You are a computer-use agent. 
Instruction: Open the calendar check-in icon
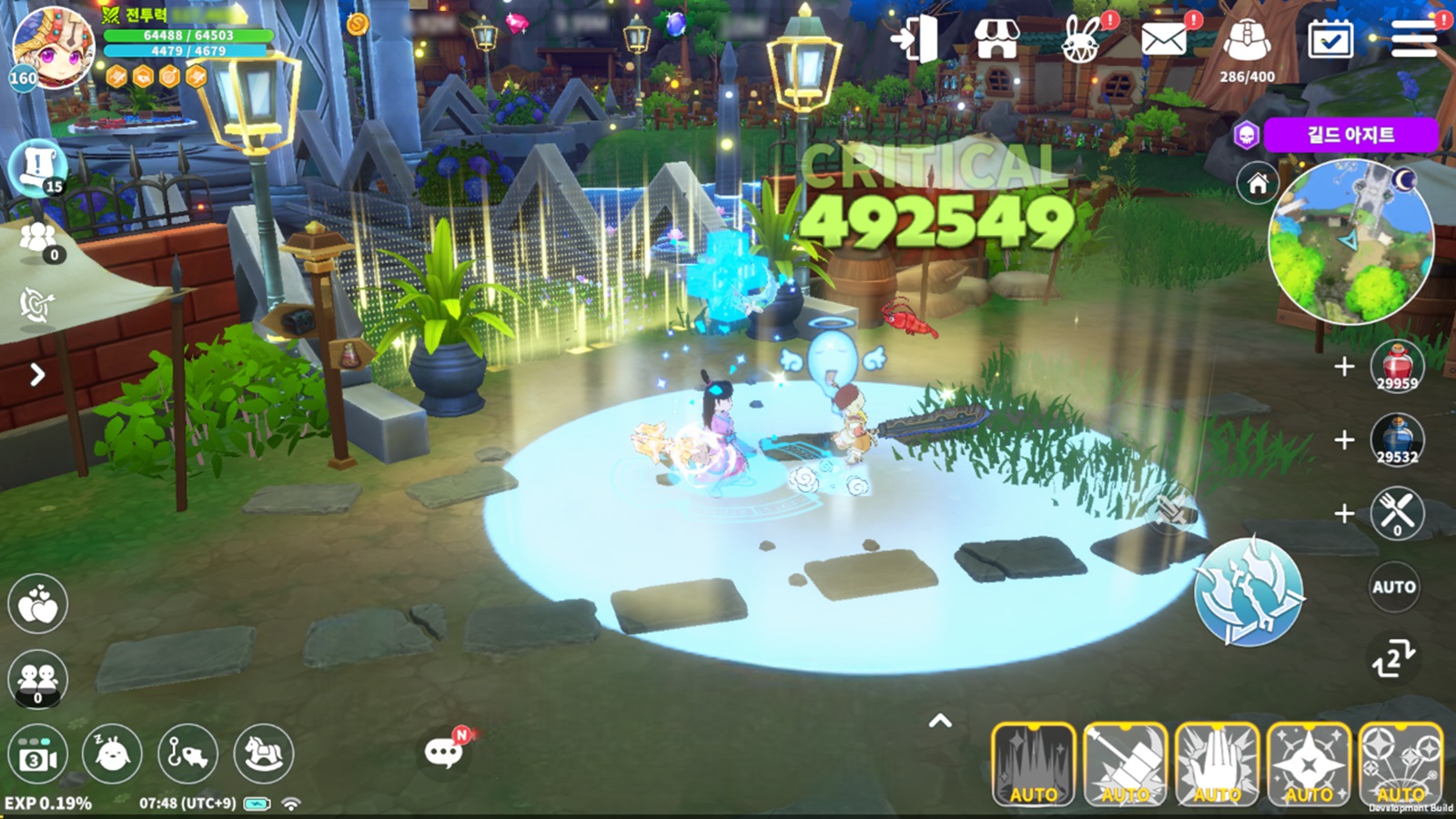(x=1330, y=41)
